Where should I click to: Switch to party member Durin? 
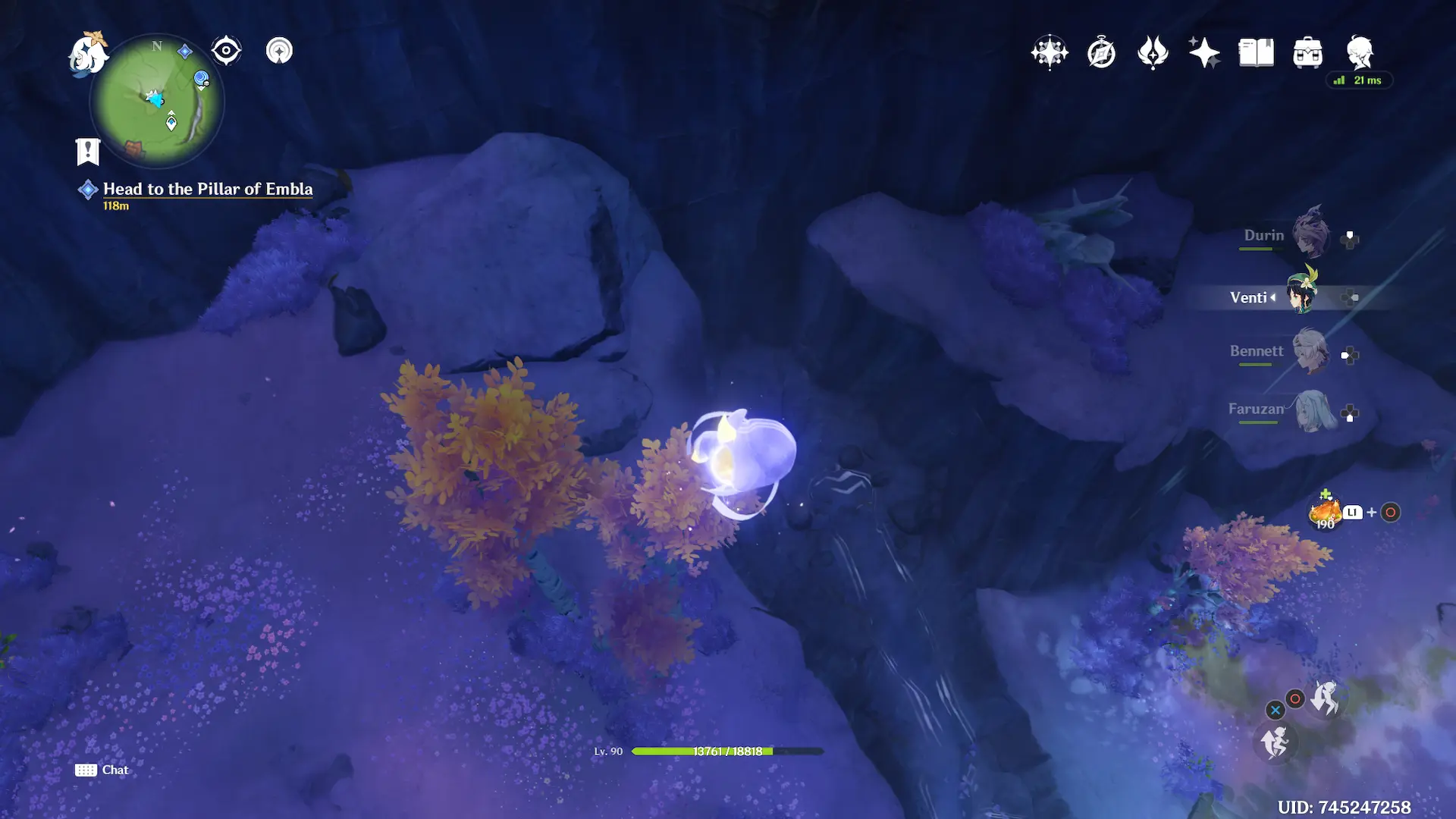[x=1311, y=234]
